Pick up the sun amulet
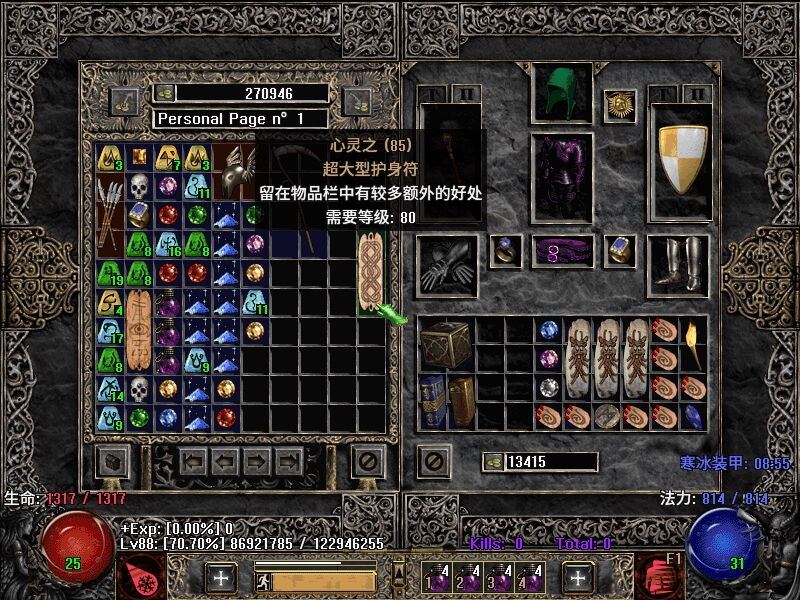This screenshot has width=800, height=600. [x=620, y=105]
